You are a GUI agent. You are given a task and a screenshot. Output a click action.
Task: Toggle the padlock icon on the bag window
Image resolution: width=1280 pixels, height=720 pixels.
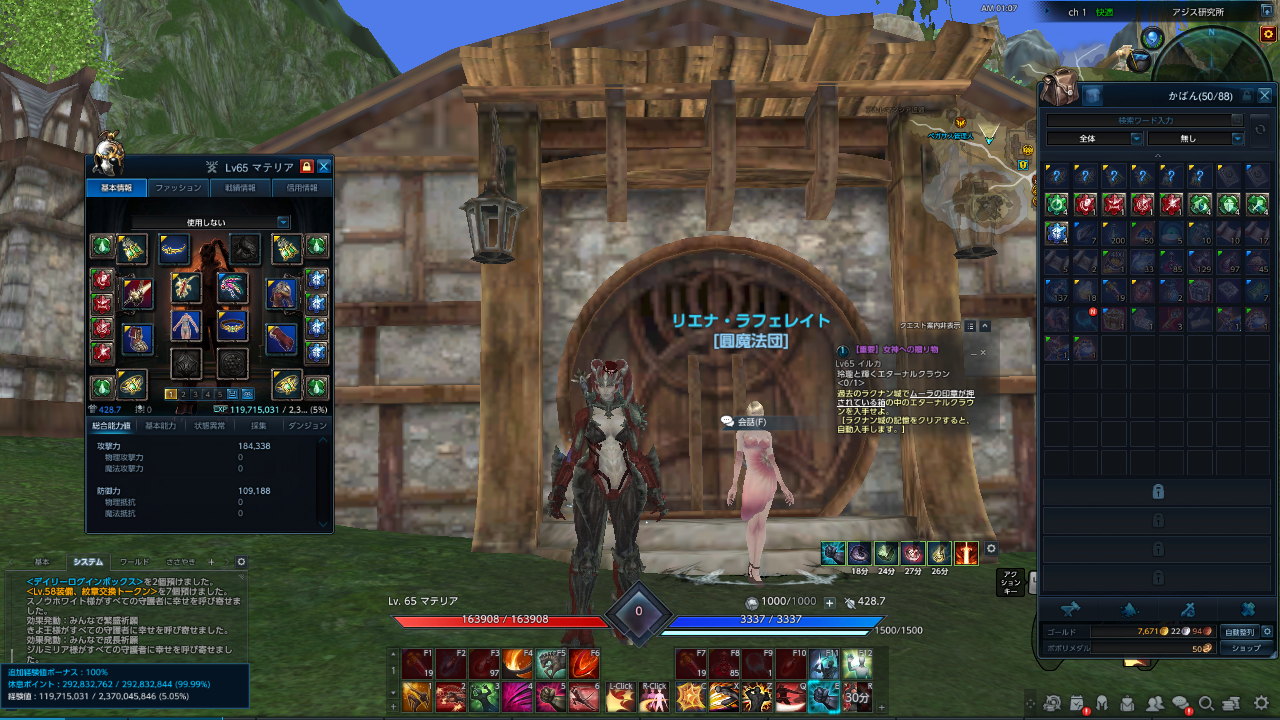[1247, 96]
